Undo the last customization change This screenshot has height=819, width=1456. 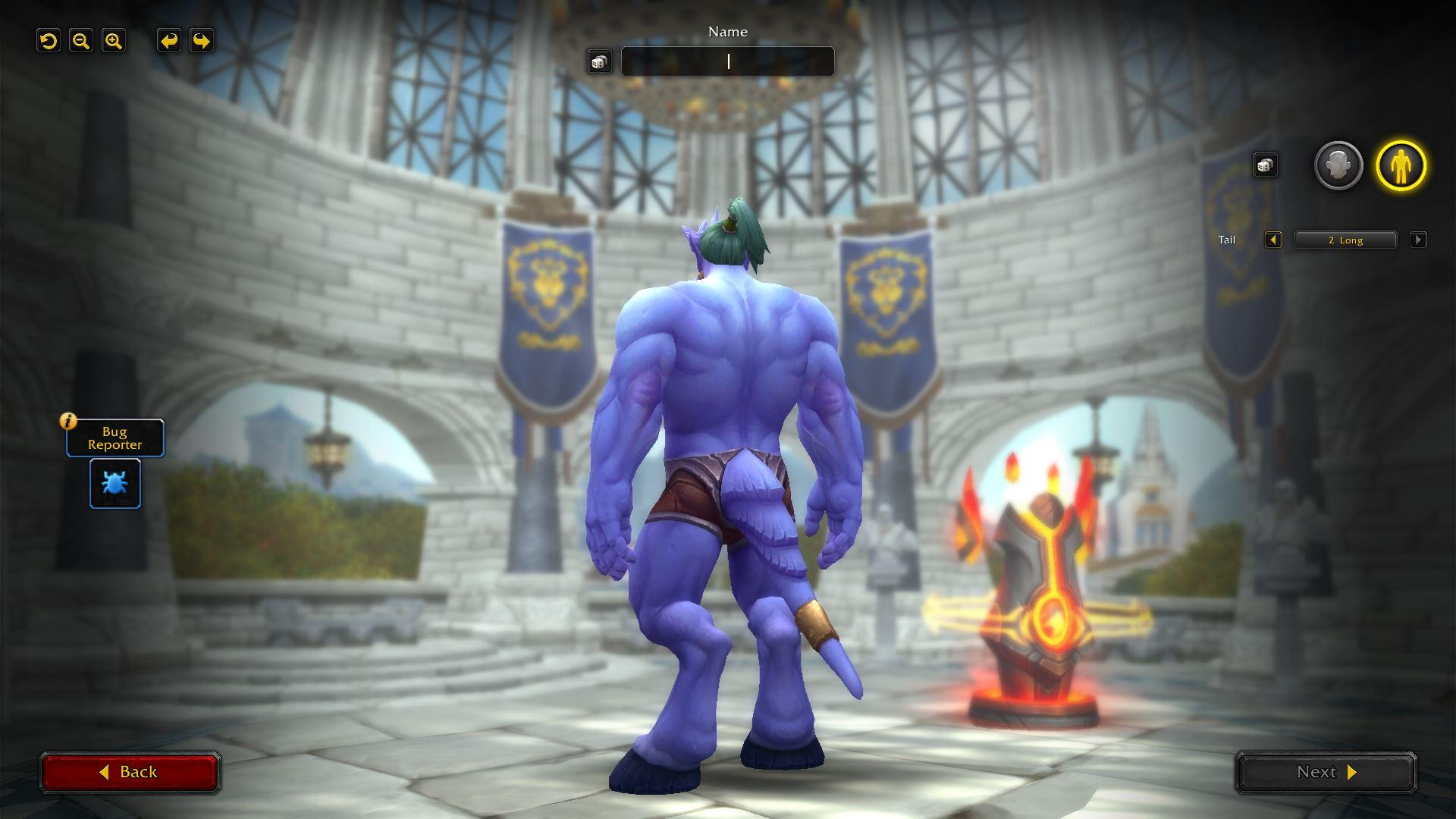click(168, 41)
